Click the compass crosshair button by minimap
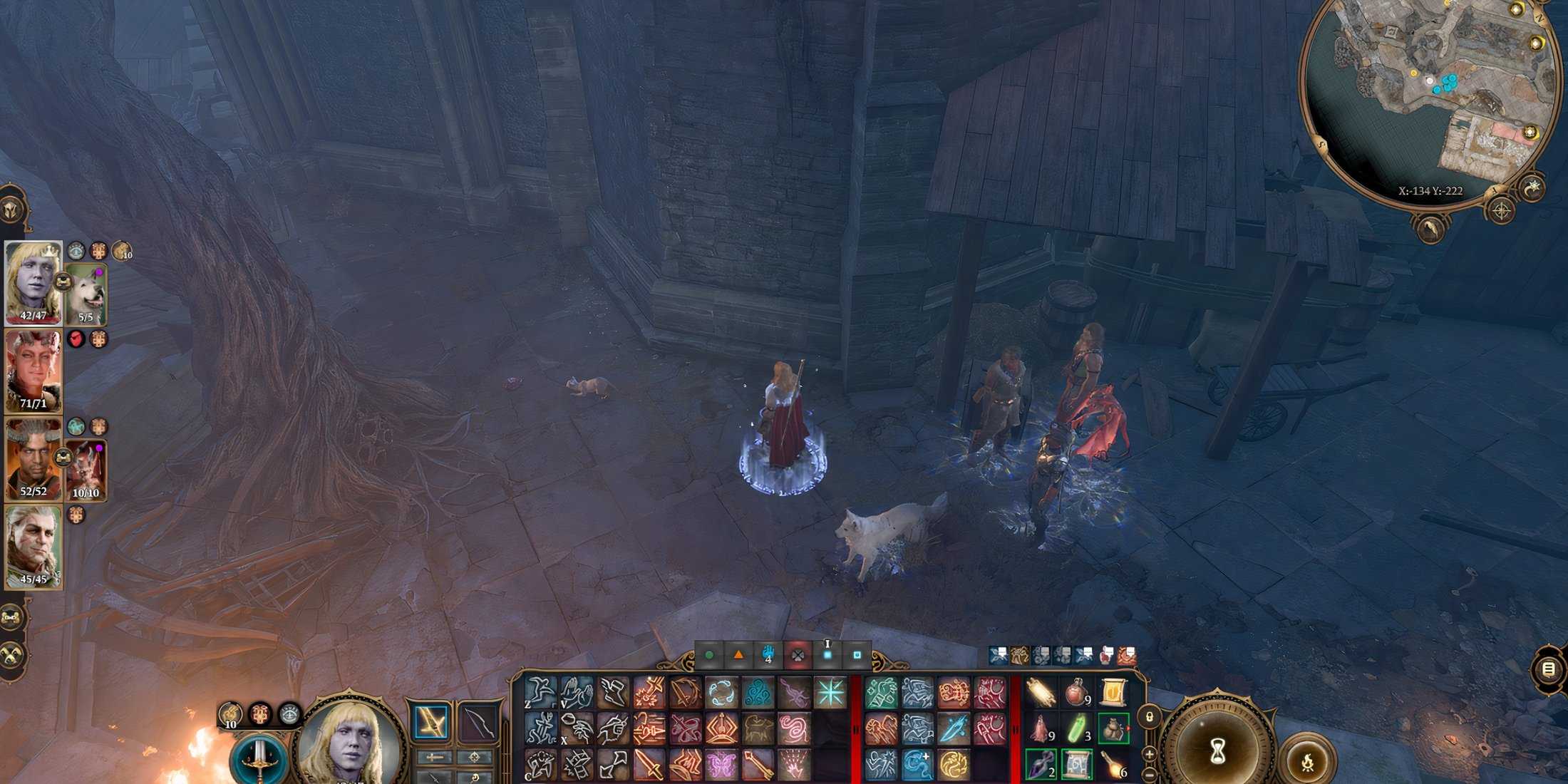 [1502, 211]
